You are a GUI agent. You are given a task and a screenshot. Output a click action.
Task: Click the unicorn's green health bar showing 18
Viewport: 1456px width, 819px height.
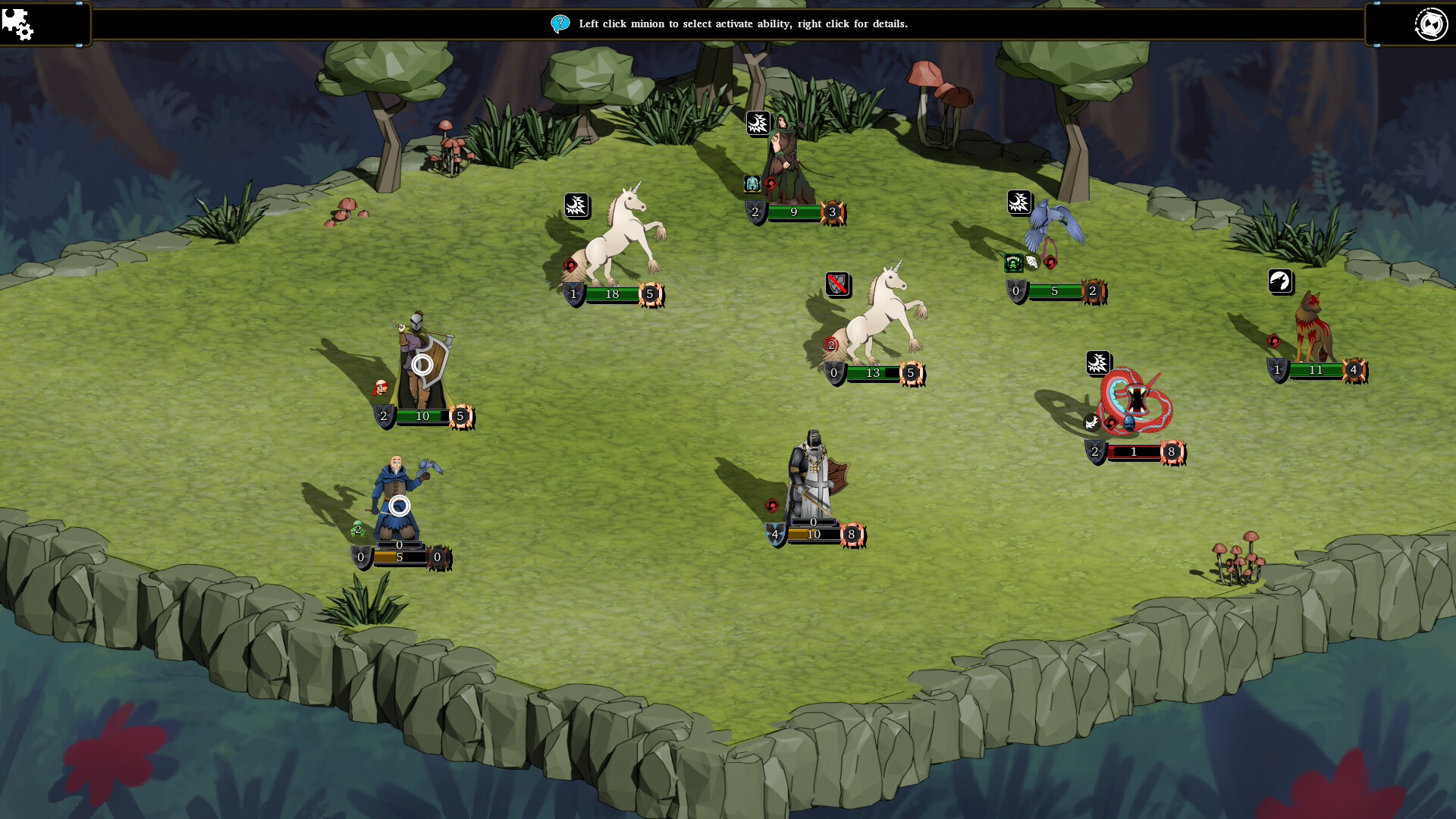click(611, 295)
